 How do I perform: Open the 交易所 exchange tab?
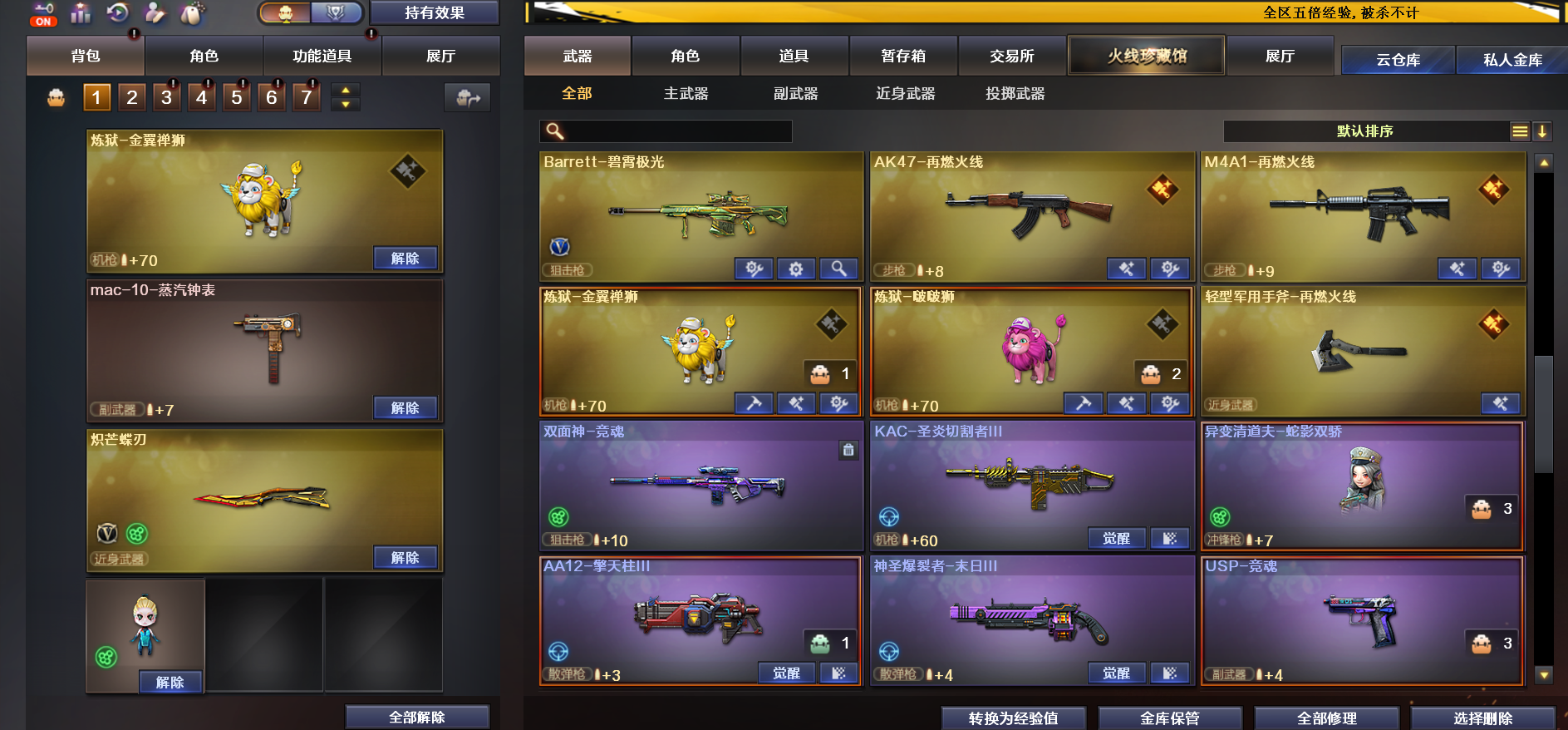coord(1011,56)
